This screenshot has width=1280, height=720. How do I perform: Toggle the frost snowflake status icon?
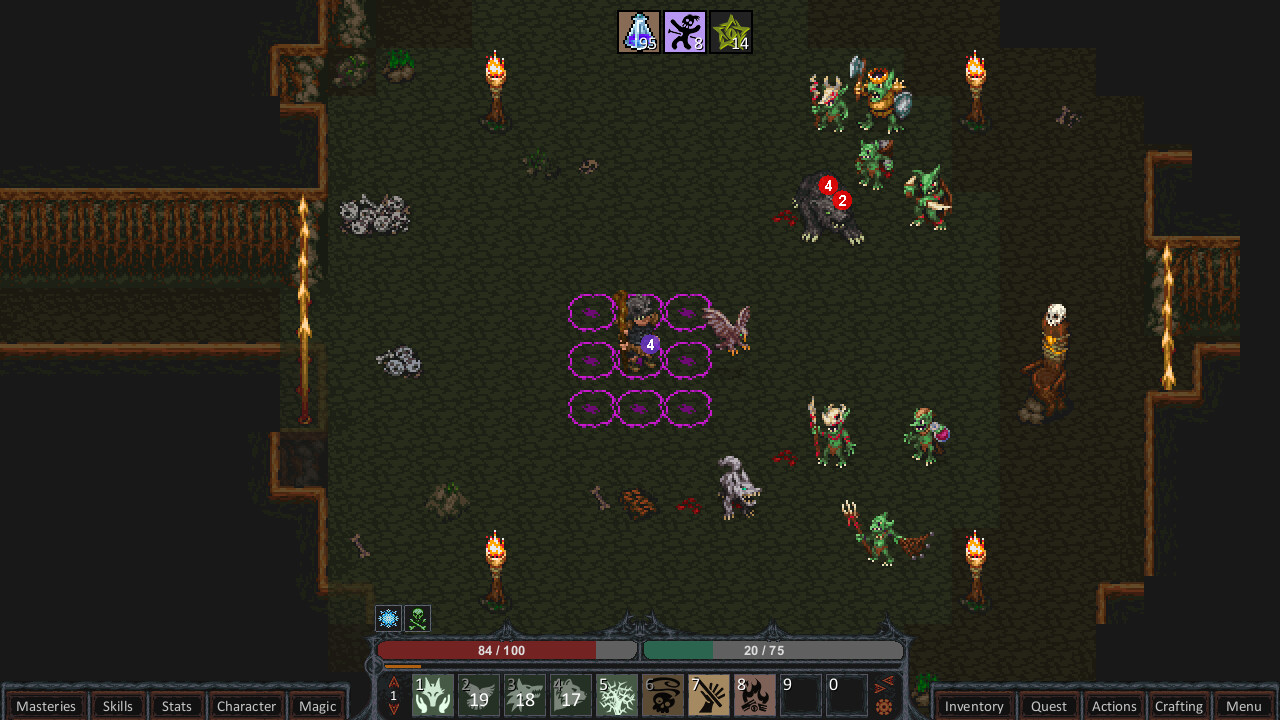(x=388, y=618)
